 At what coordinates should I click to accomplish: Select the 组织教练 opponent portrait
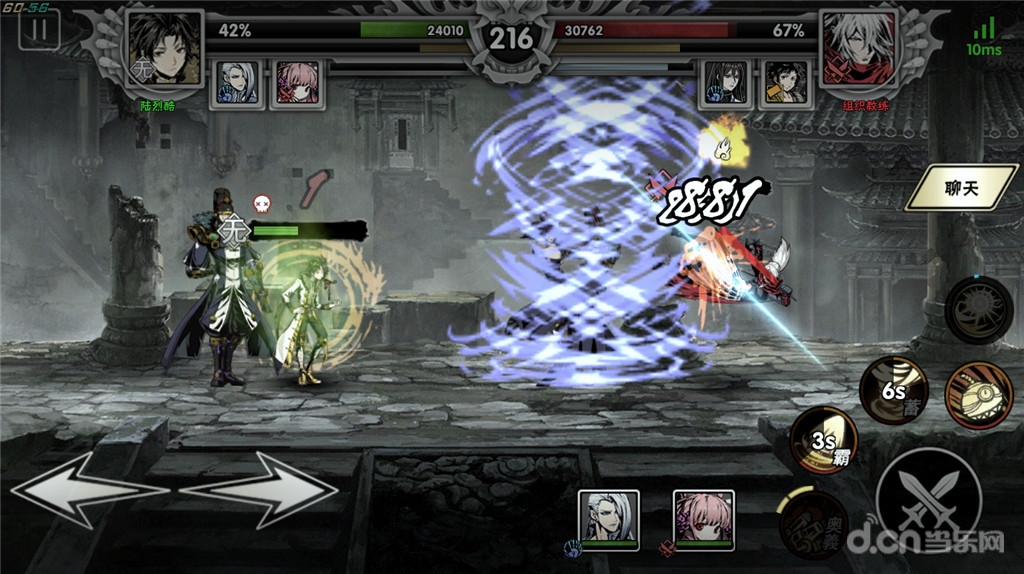pyautogui.click(x=857, y=49)
